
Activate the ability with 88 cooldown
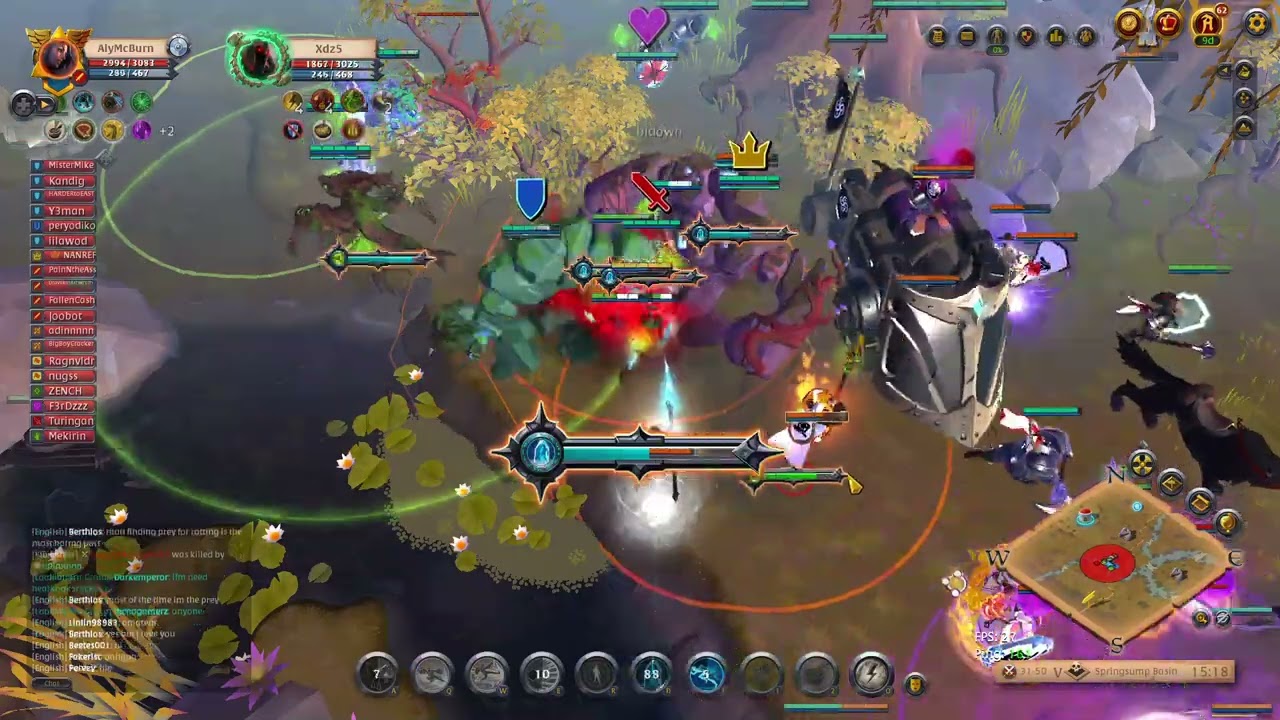point(652,674)
